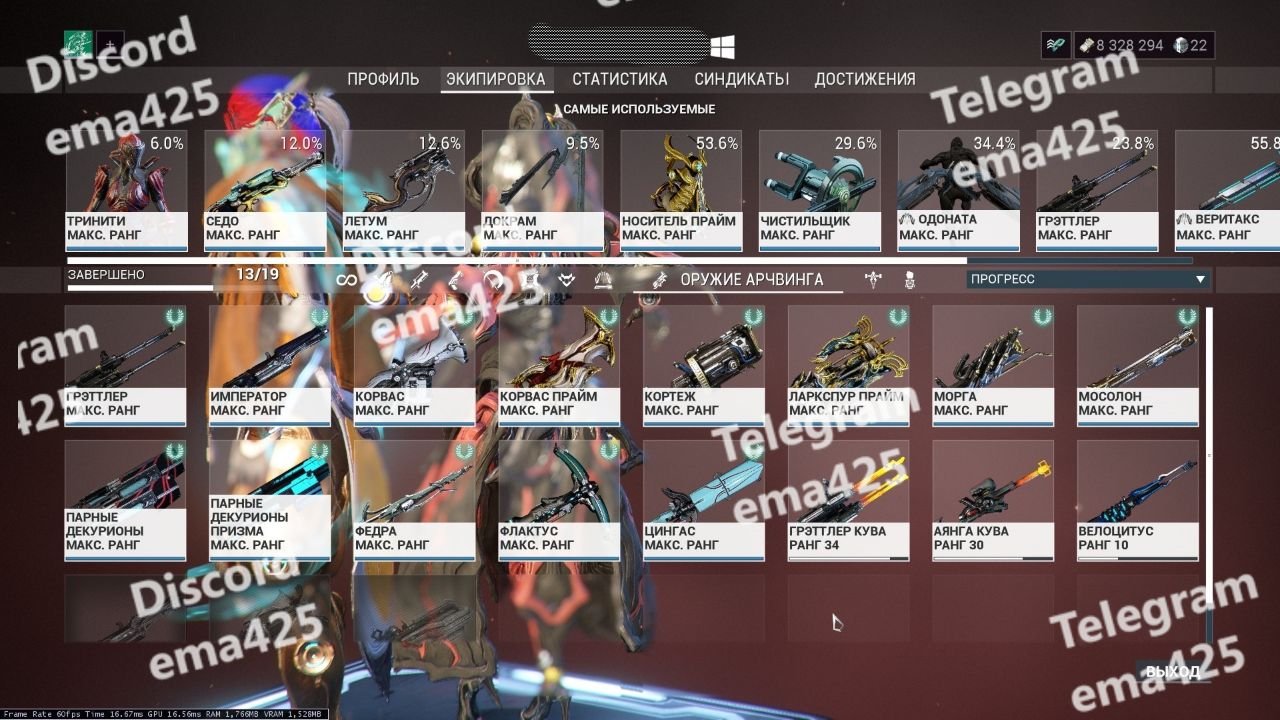Image resolution: width=1280 pixels, height=720 pixels.
Task: Click the ЦИНГАС weapon tile
Action: pyautogui.click(x=703, y=500)
